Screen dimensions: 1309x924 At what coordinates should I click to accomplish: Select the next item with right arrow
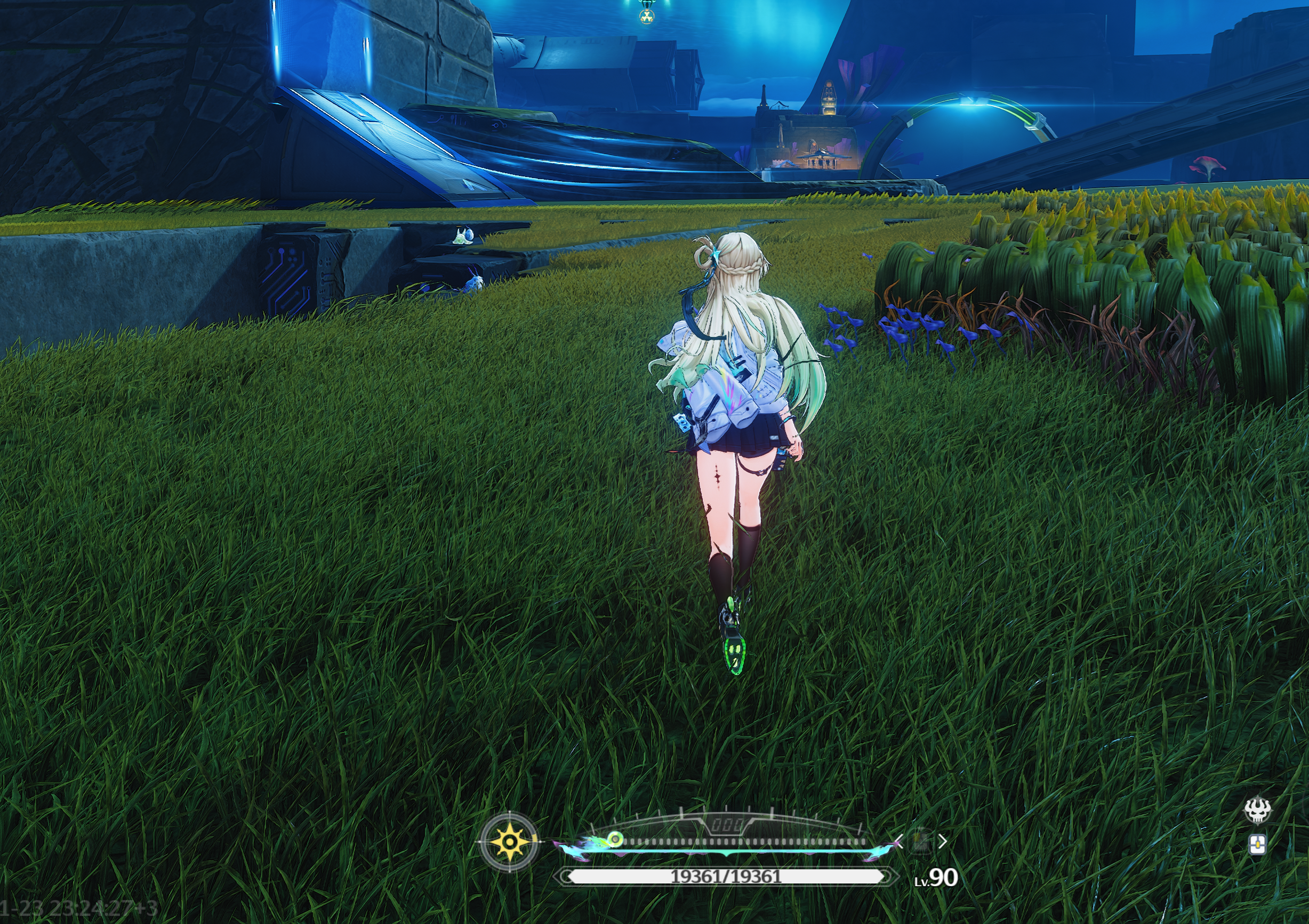coord(942,841)
